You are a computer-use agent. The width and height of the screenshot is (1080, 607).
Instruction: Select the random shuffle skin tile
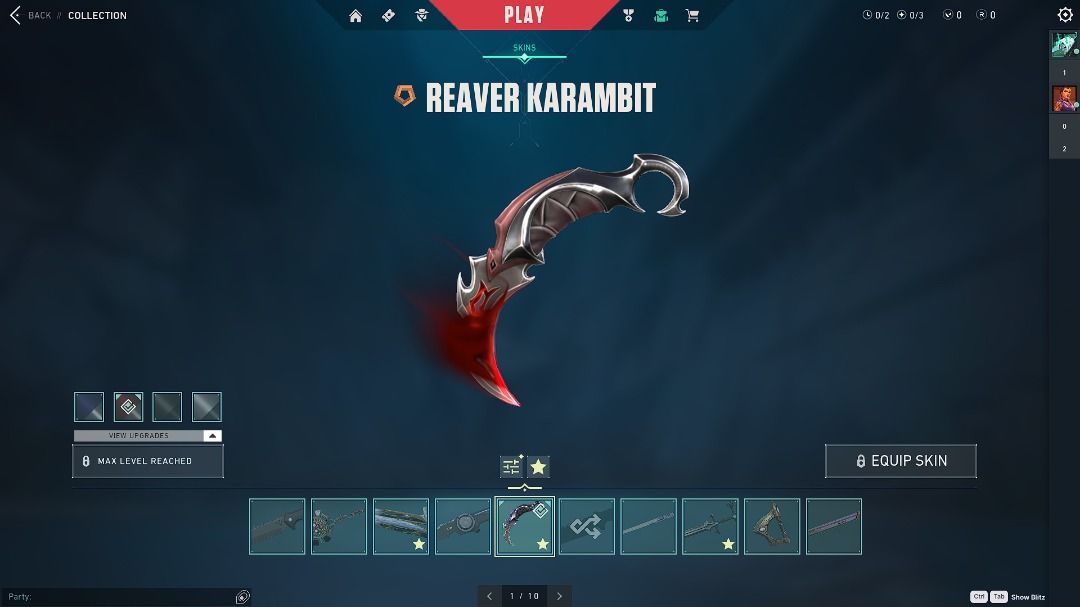tap(587, 526)
